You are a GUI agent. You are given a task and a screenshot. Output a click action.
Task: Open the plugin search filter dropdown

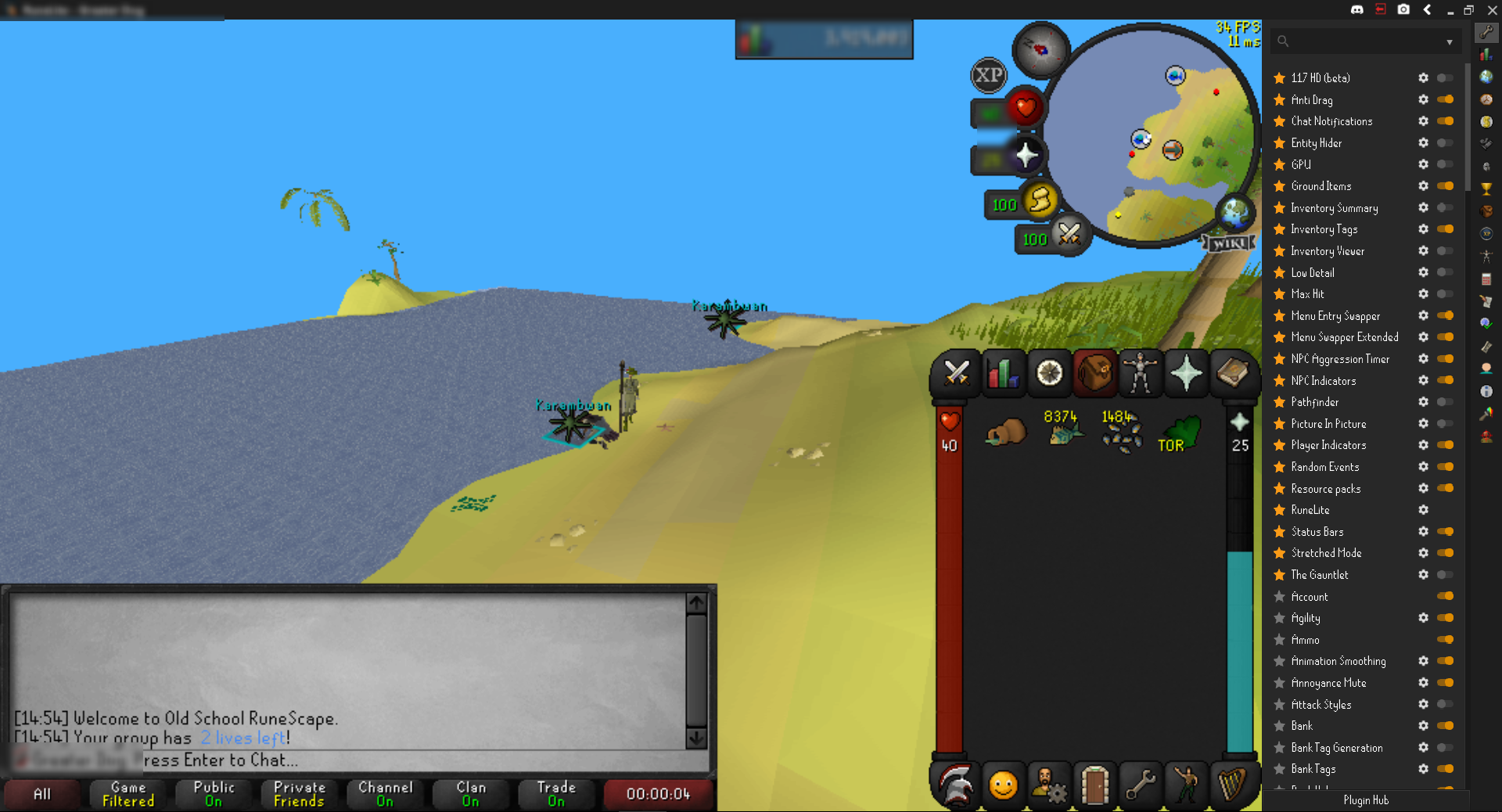click(1449, 41)
